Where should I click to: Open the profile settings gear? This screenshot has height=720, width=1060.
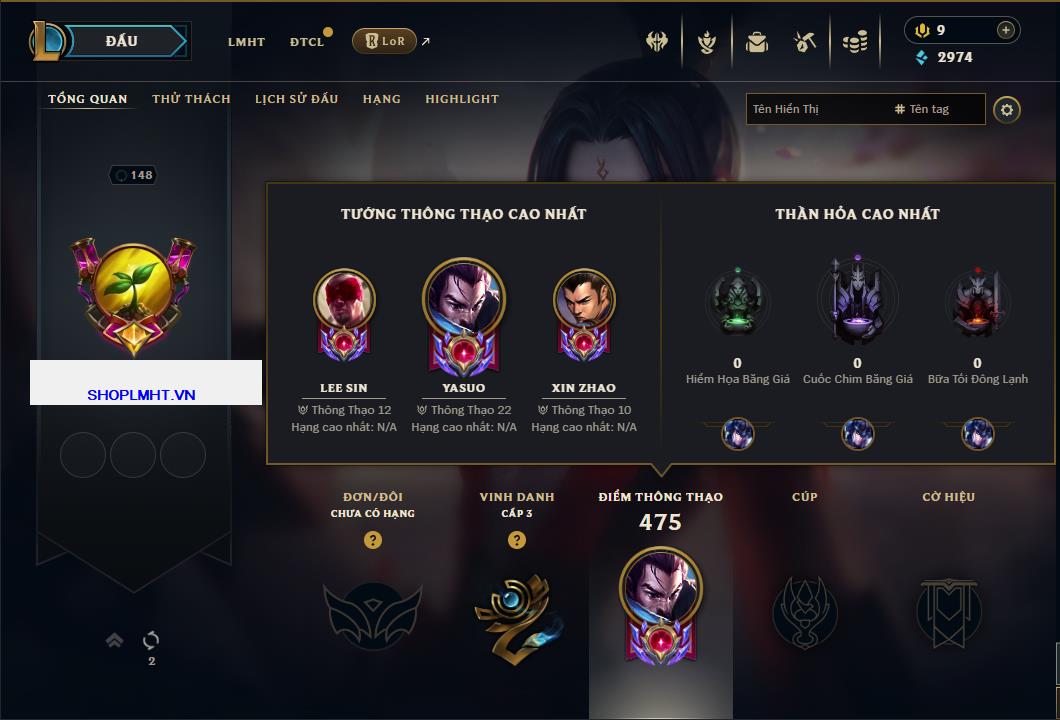[1007, 109]
